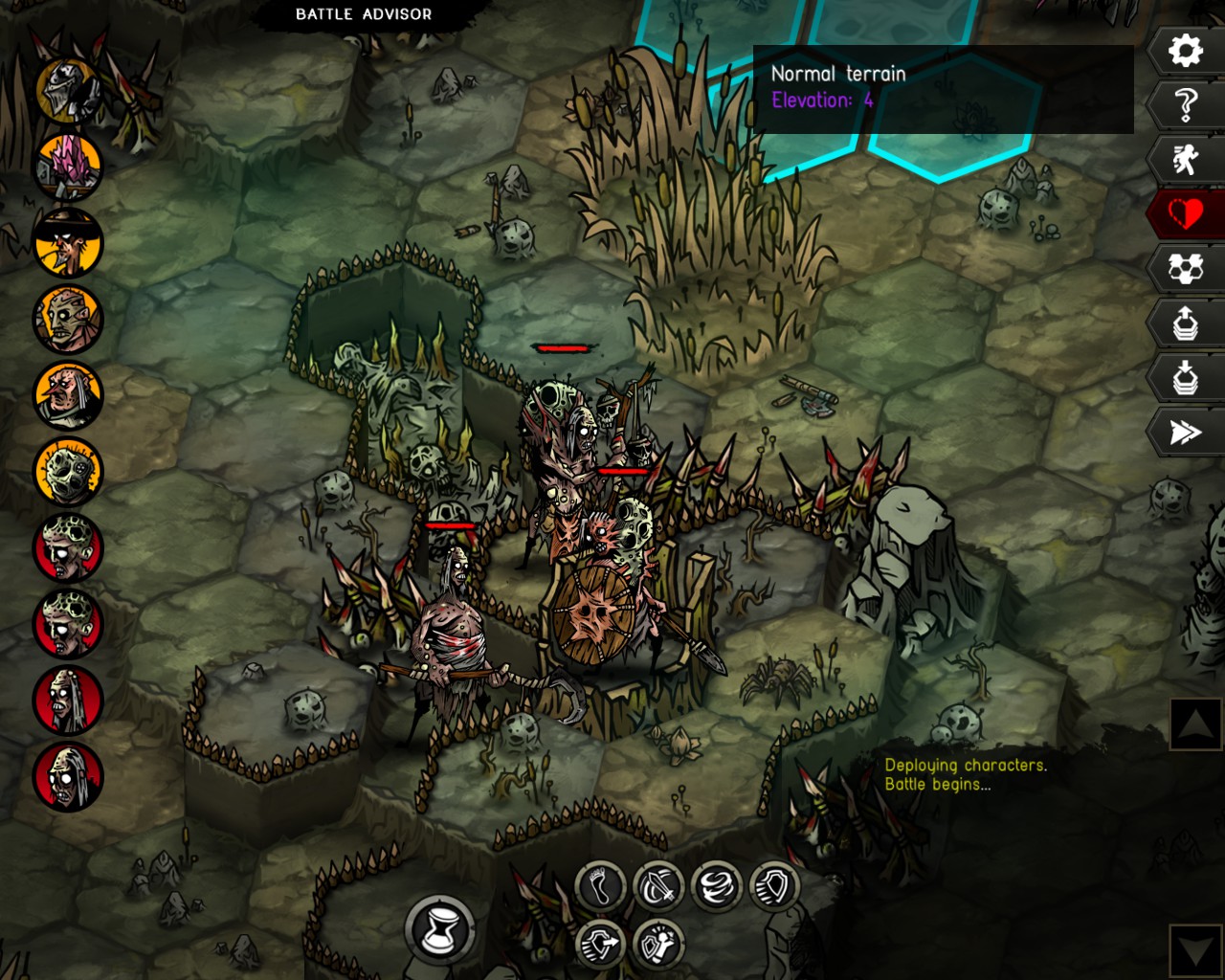This screenshot has width=1225, height=980.
Task: Use the shield and raised fist ability
Action: 658,944
